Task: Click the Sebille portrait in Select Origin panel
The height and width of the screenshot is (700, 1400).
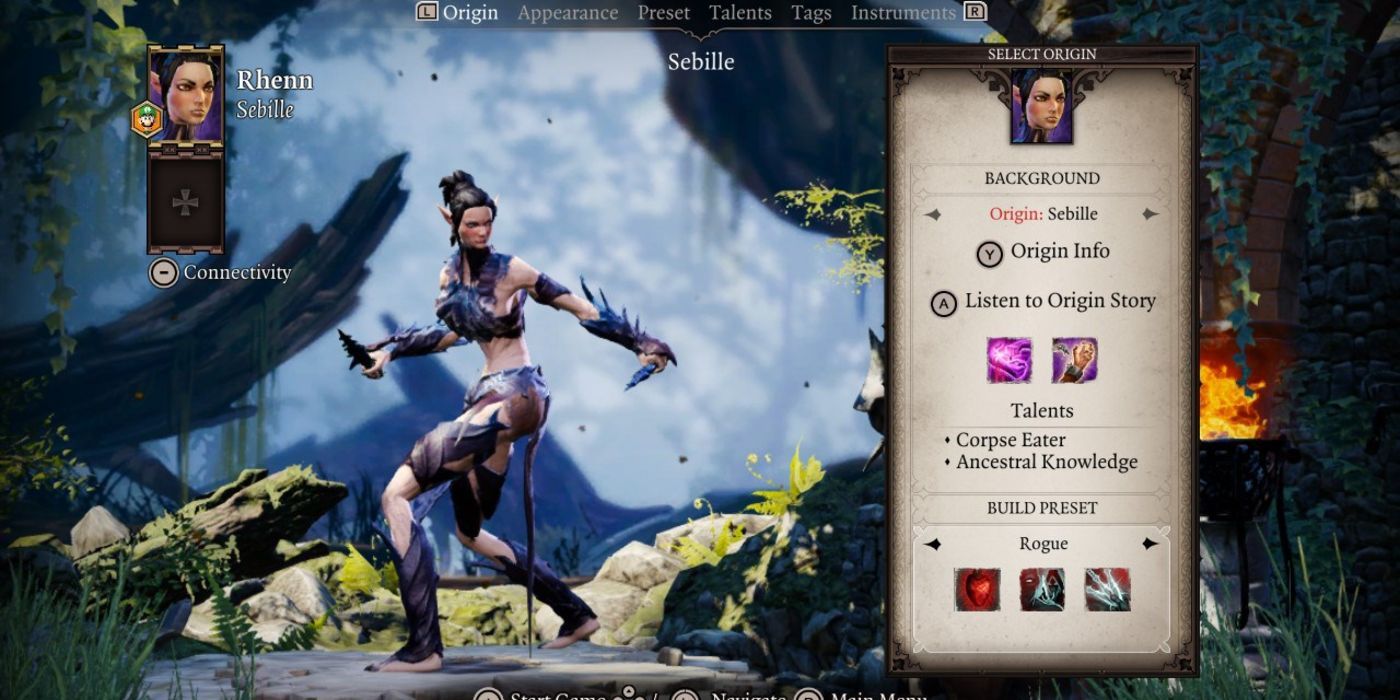Action: [1041, 106]
